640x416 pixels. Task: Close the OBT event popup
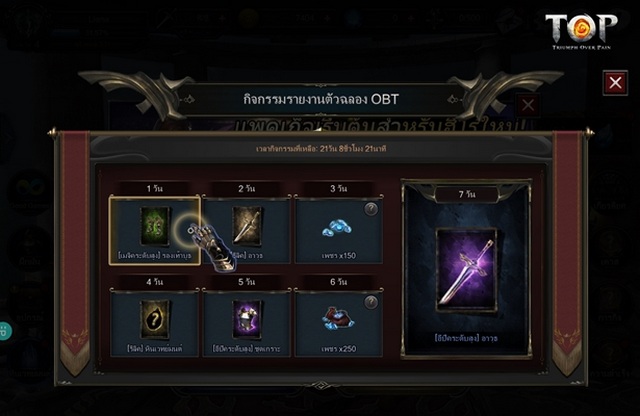tap(615, 83)
